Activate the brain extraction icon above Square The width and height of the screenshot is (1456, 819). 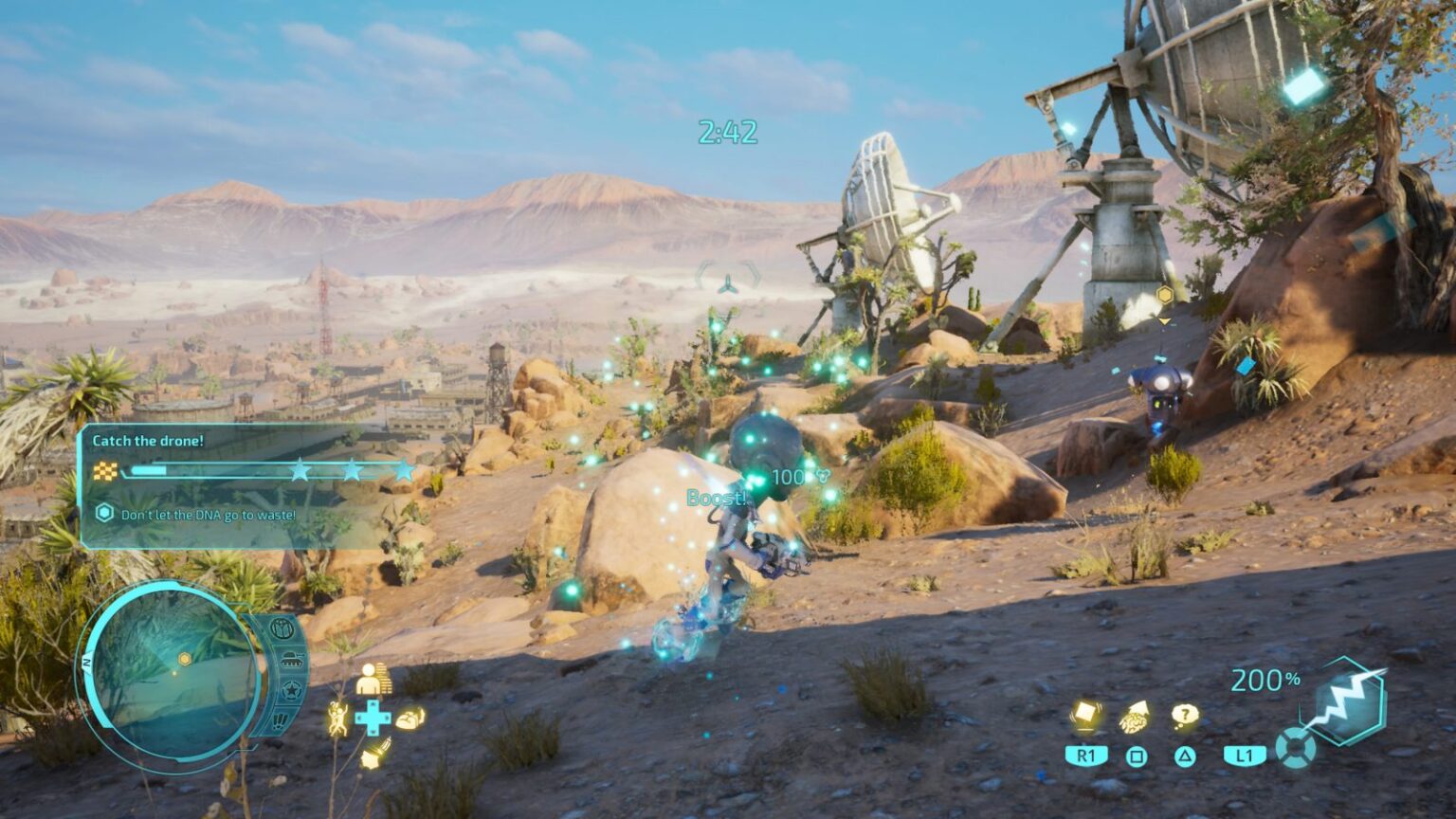(x=1134, y=718)
